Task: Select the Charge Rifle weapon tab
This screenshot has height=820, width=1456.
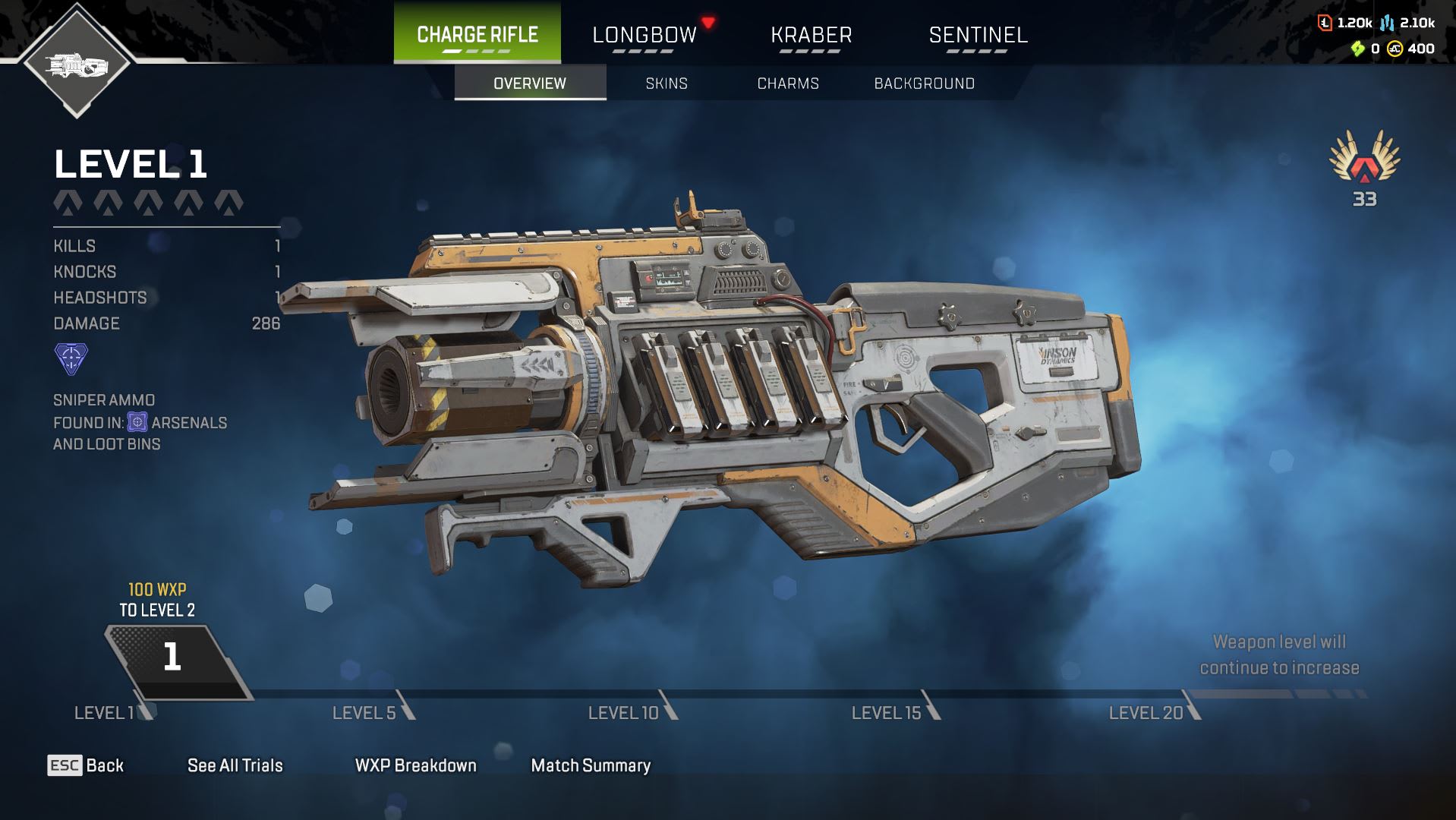Action: [477, 34]
